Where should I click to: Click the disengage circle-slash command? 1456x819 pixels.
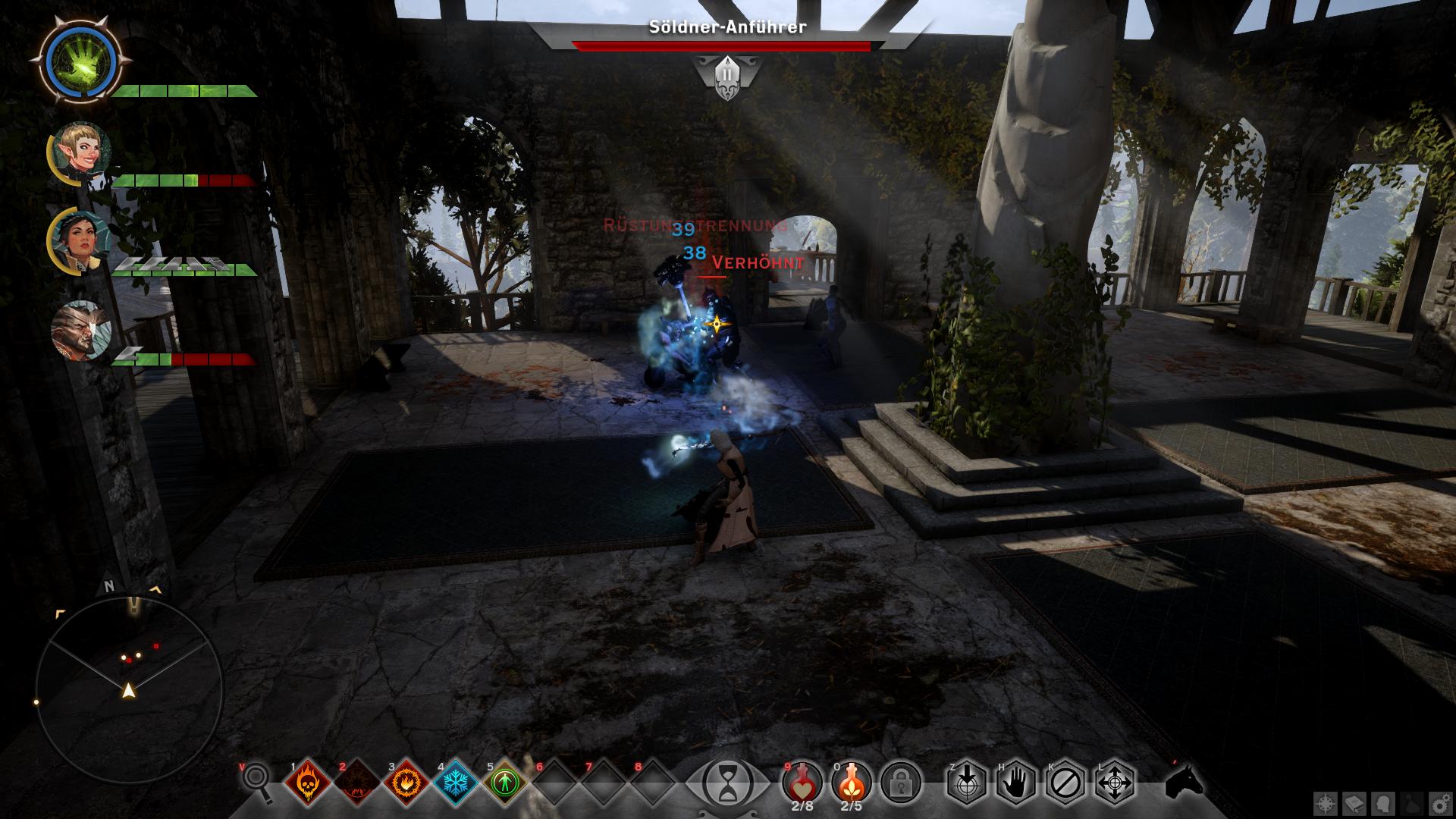coord(1065,781)
